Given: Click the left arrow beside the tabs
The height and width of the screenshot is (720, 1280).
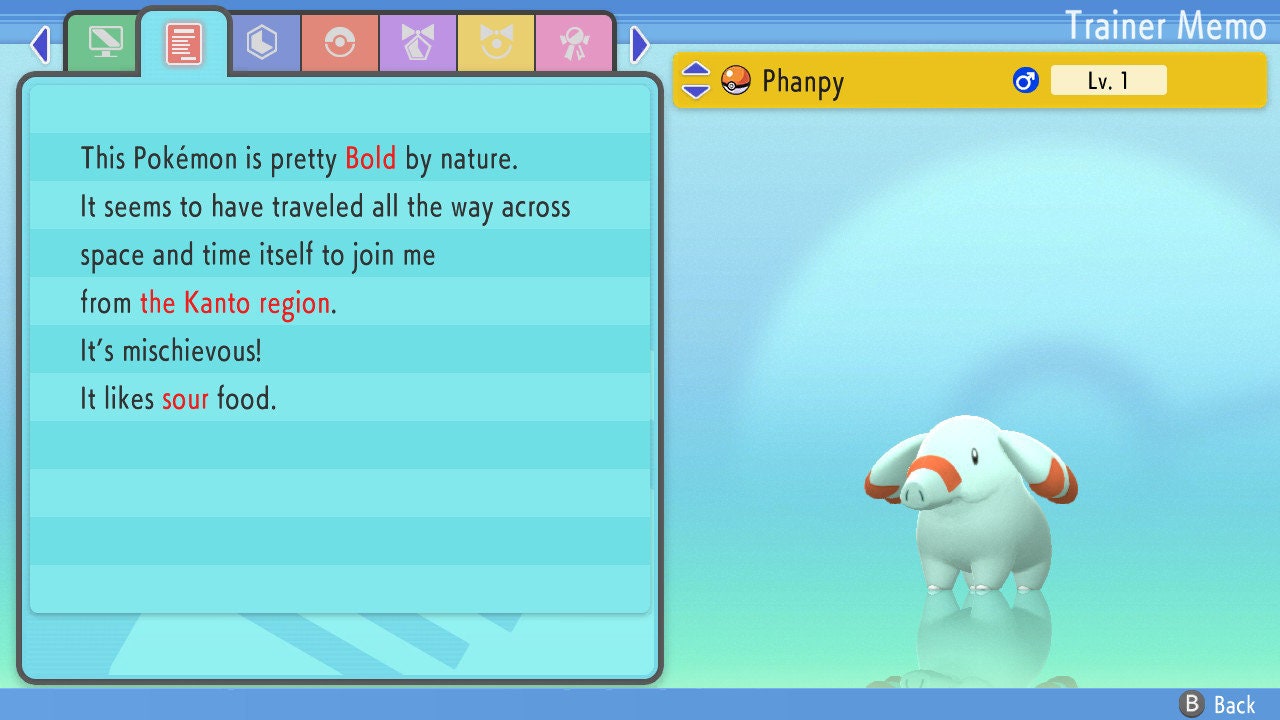Looking at the screenshot, I should click(x=40, y=44).
